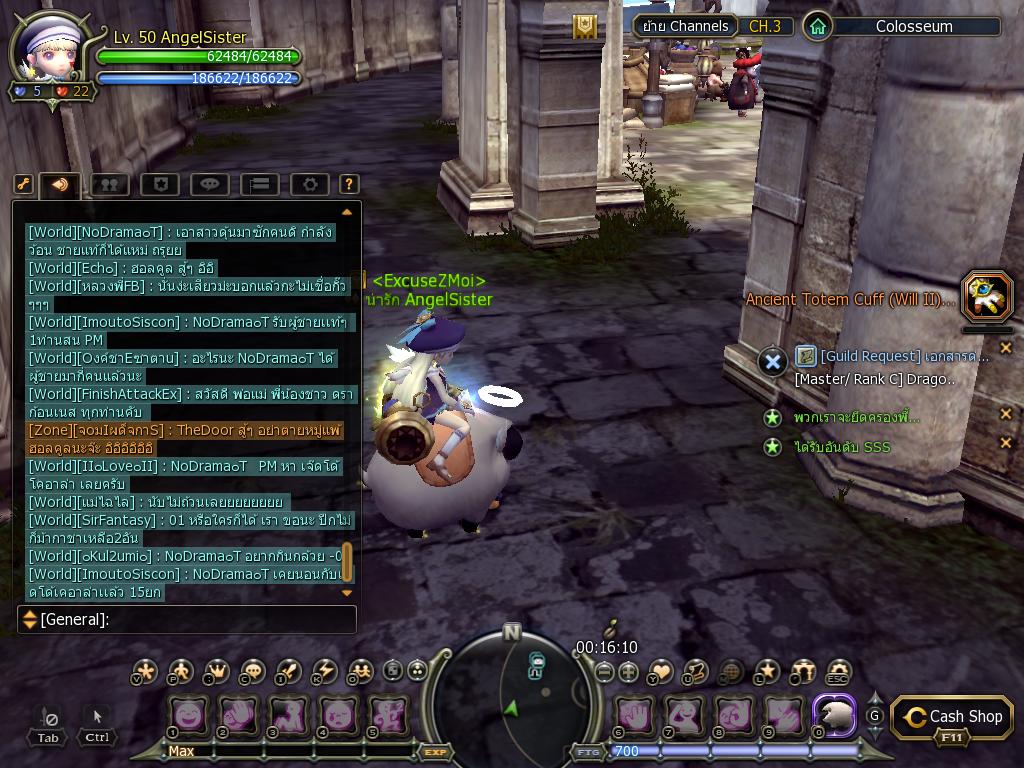Image resolution: width=1024 pixels, height=768 pixels.
Task: Switch to the guild shield chat tab
Action: 159,184
